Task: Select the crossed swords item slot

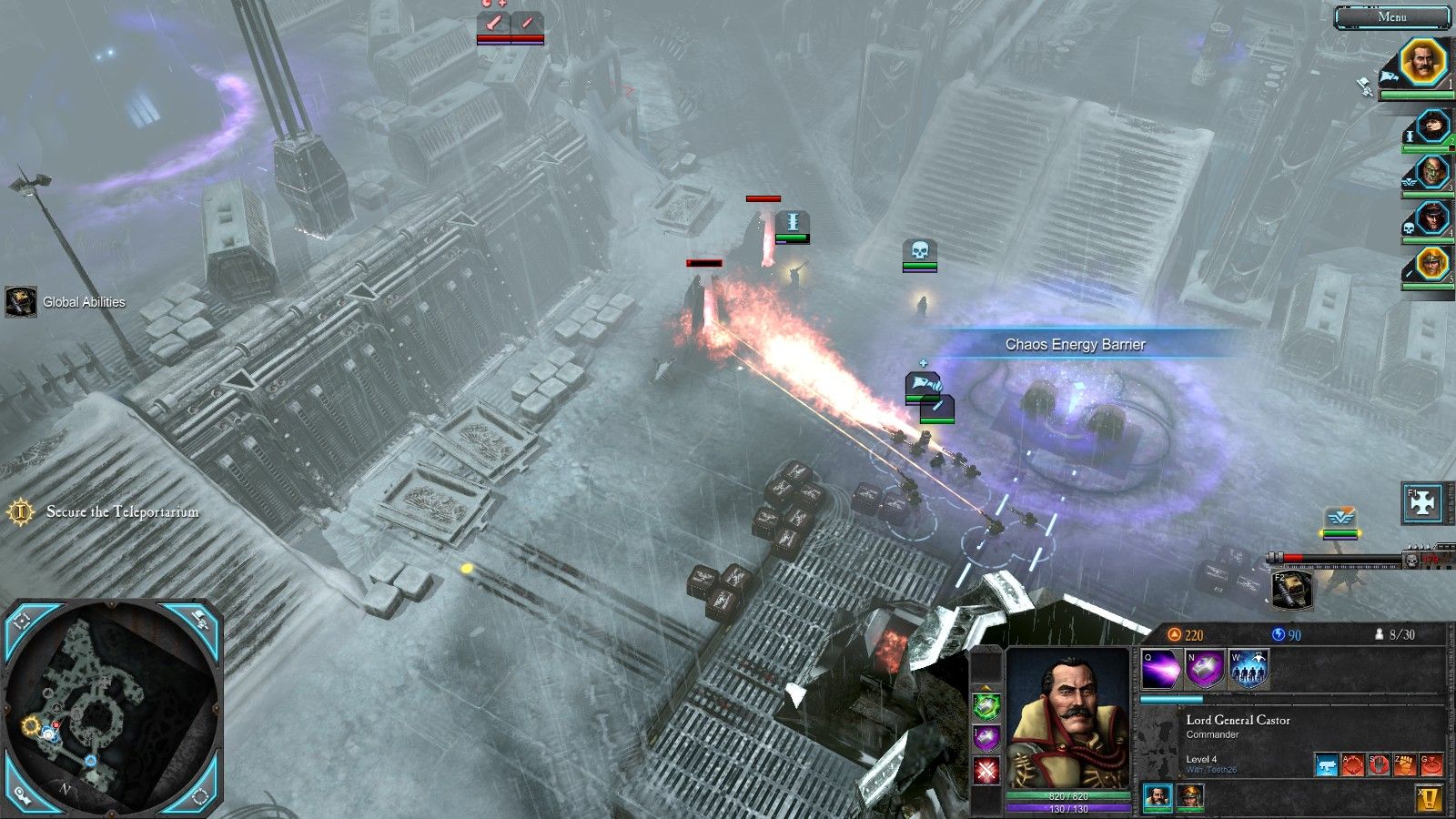Action: pos(986,771)
